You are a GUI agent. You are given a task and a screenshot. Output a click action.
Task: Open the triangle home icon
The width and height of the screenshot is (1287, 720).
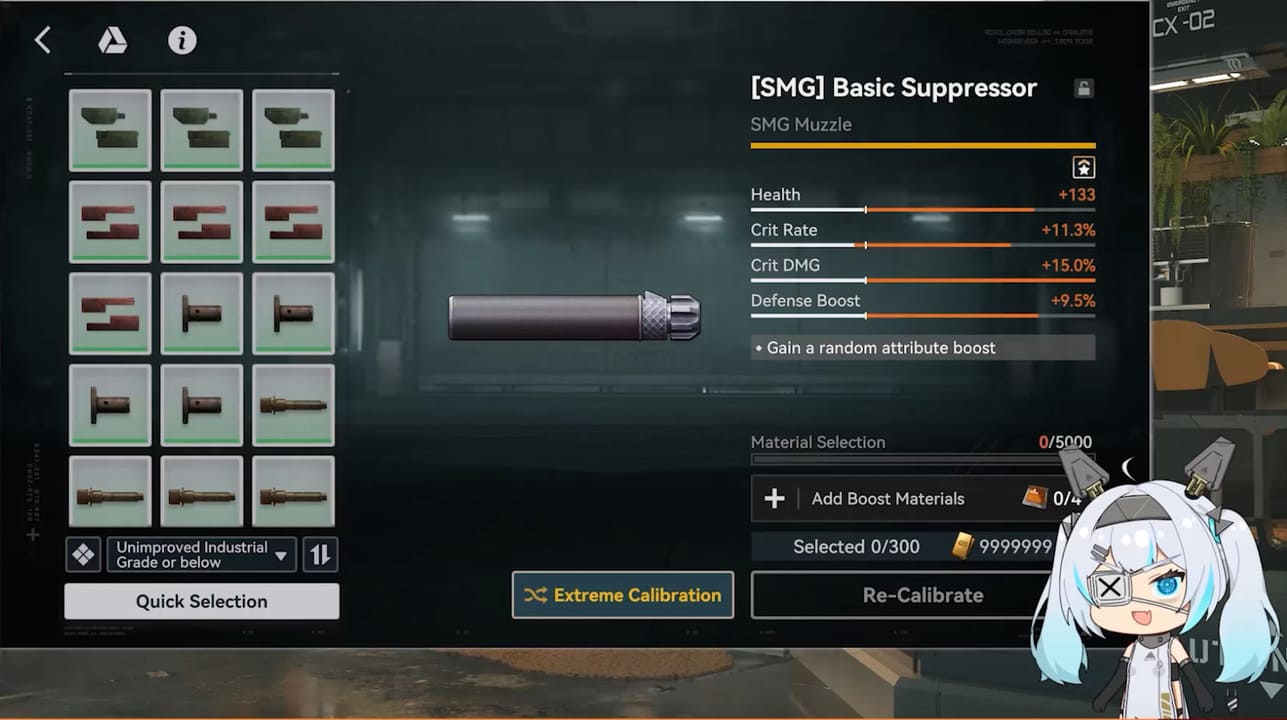pyautogui.click(x=112, y=40)
